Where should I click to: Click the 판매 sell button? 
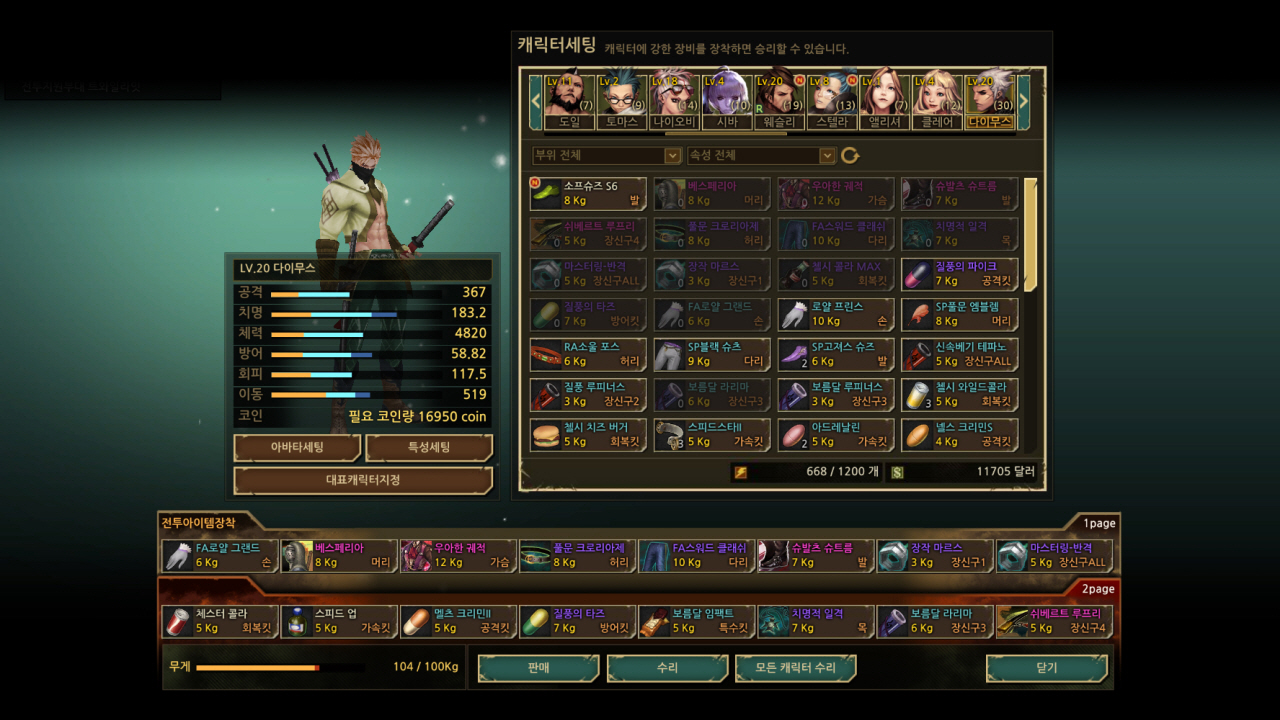click(x=538, y=668)
